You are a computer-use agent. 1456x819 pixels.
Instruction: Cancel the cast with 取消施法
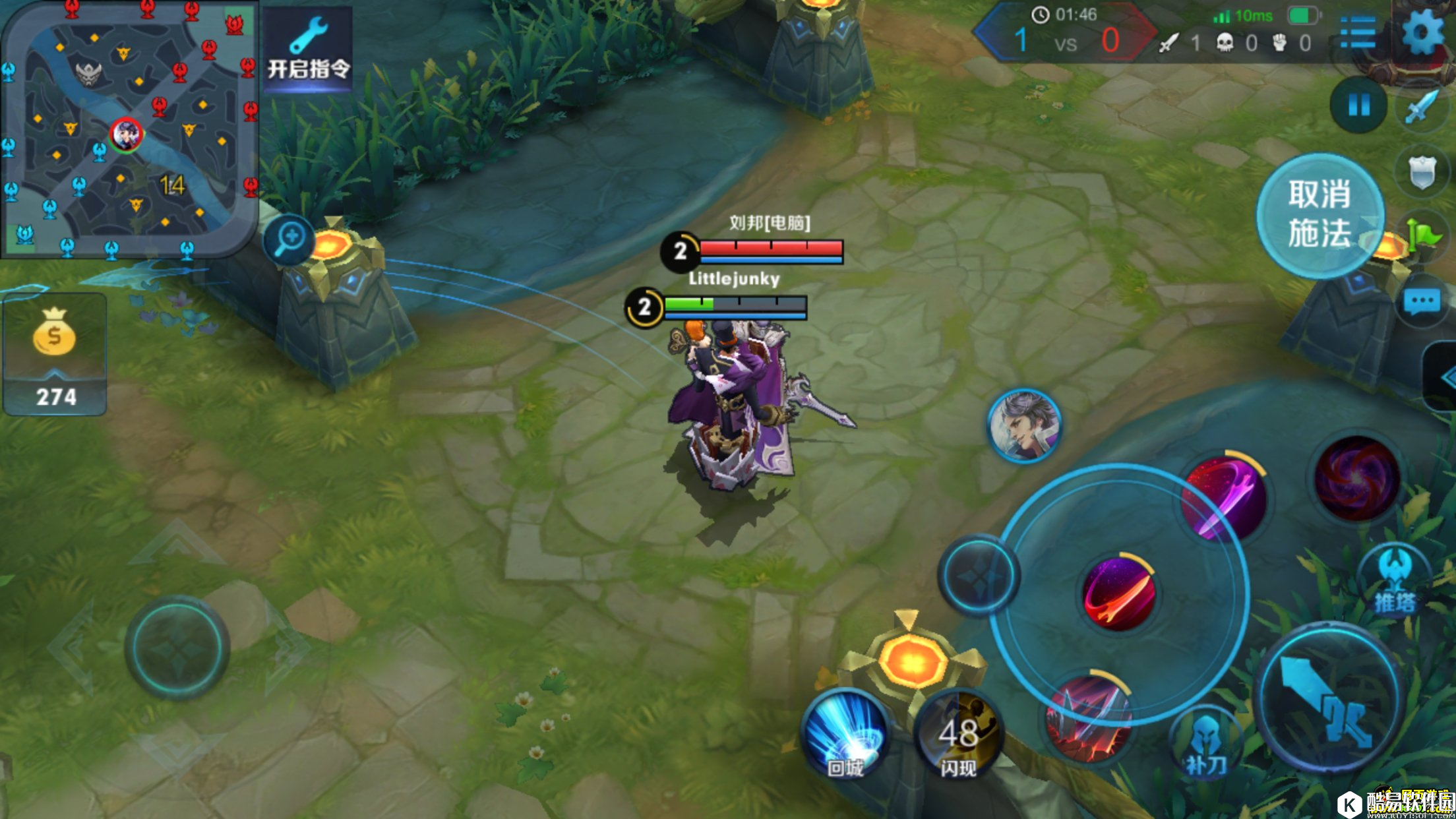click(x=1319, y=215)
